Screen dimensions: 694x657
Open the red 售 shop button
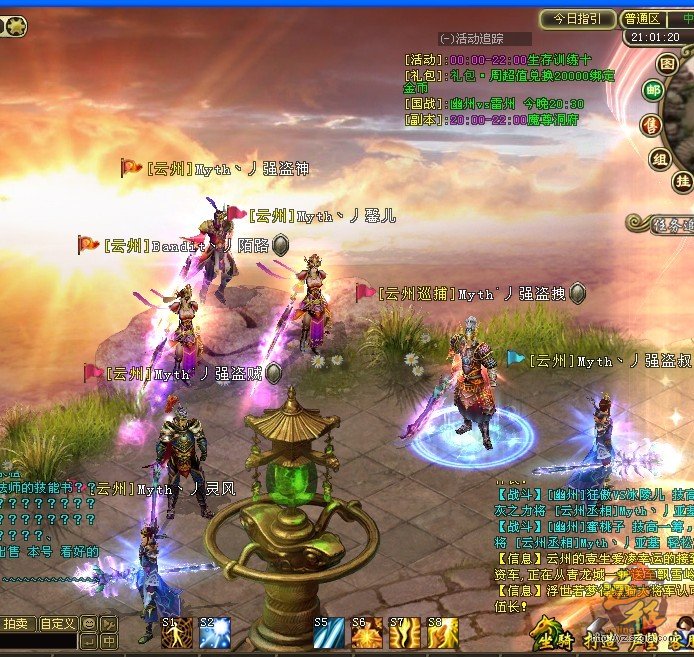point(651,125)
